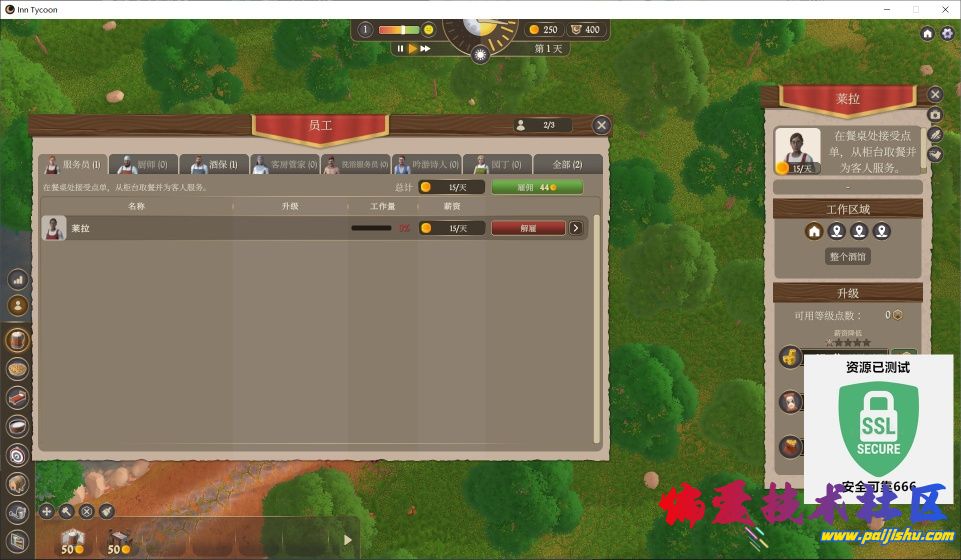This screenshot has width=961, height=560.
Task: Switch to the 厨师 (chef) tab
Action: (144, 165)
